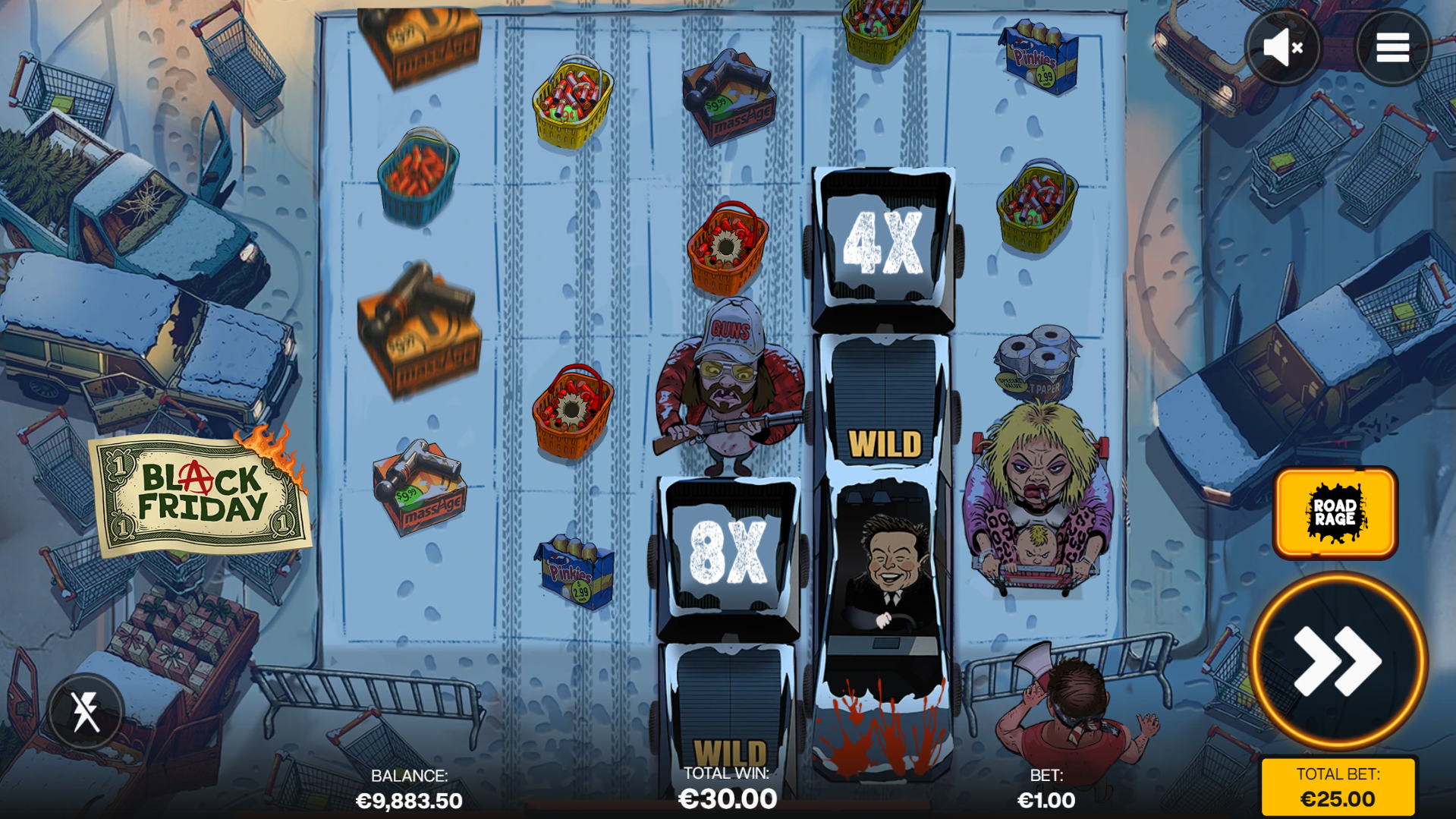Image resolution: width=1456 pixels, height=819 pixels.
Task: Click the Total Win display
Action: click(726, 788)
